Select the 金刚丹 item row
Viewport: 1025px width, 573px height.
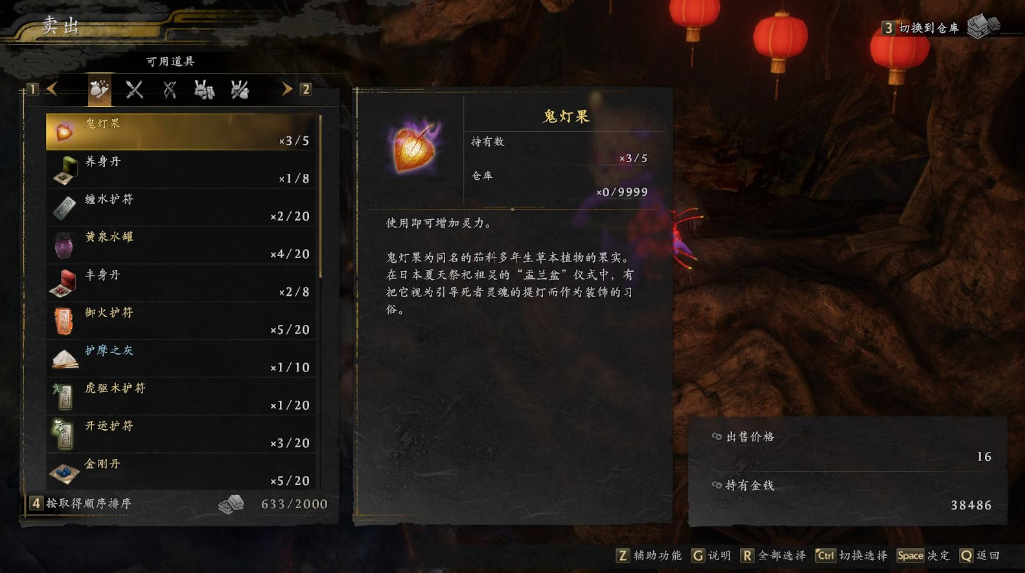tap(182, 472)
